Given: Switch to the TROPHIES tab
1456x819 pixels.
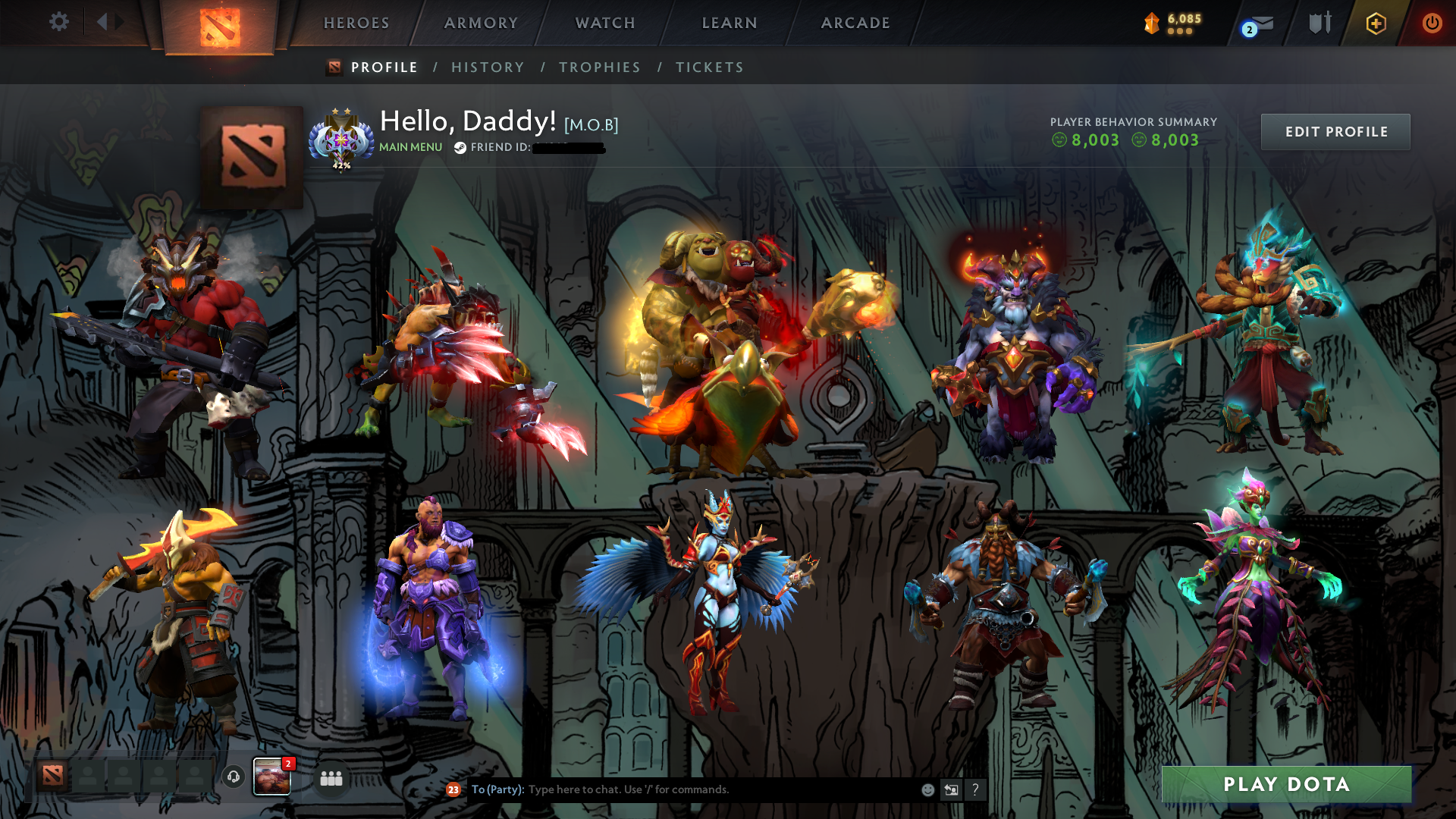Looking at the screenshot, I should pyautogui.click(x=599, y=67).
